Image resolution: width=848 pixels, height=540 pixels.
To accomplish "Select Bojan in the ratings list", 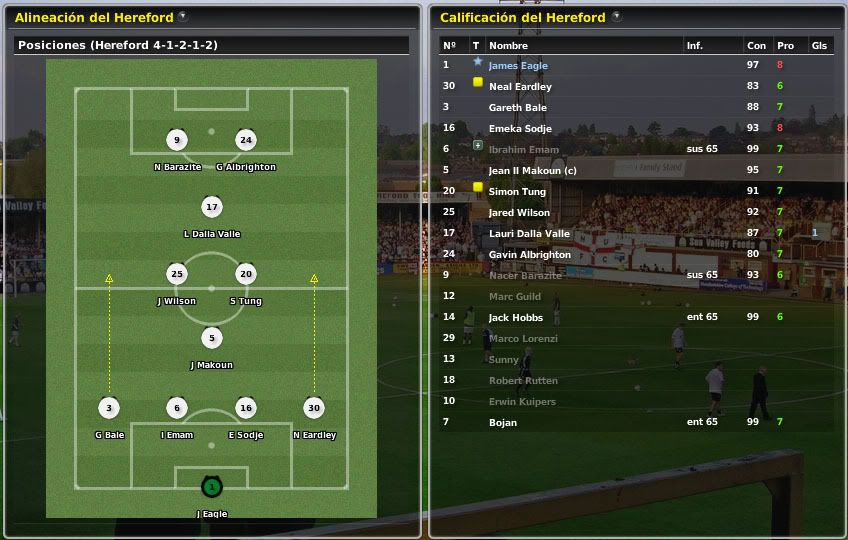I will click(x=502, y=422).
